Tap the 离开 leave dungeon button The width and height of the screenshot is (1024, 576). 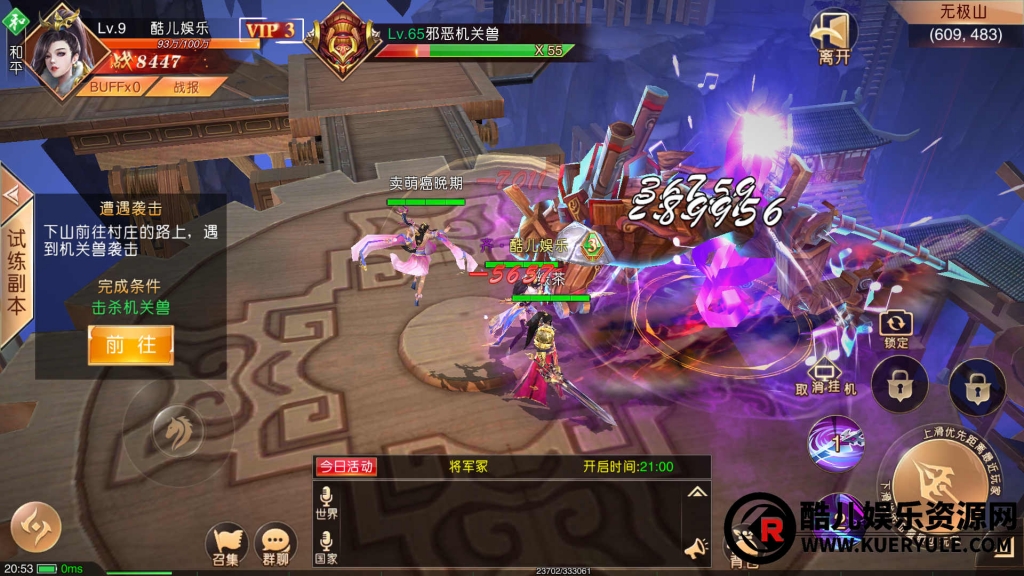pos(834,37)
